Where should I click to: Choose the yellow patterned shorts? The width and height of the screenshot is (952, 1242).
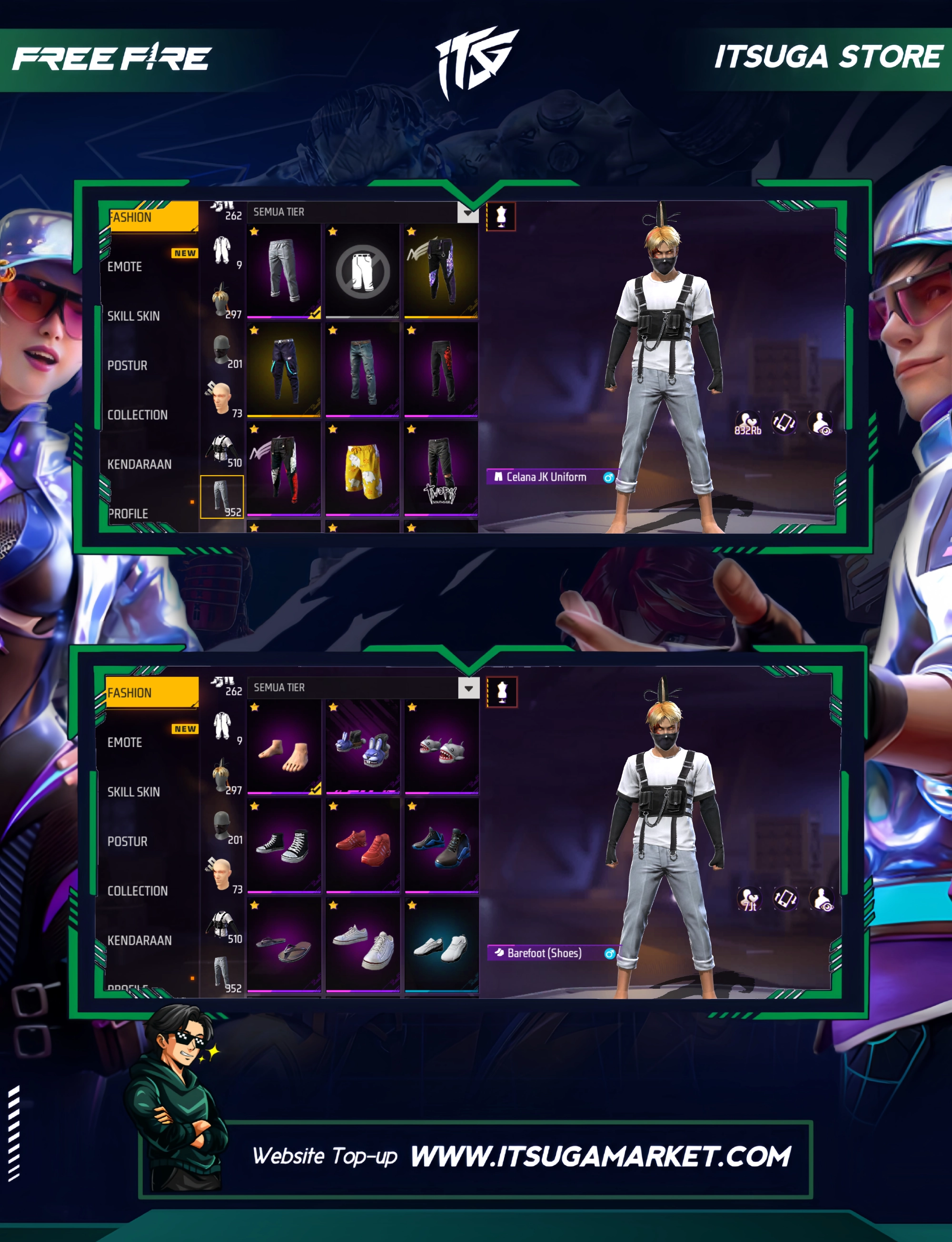(362, 468)
